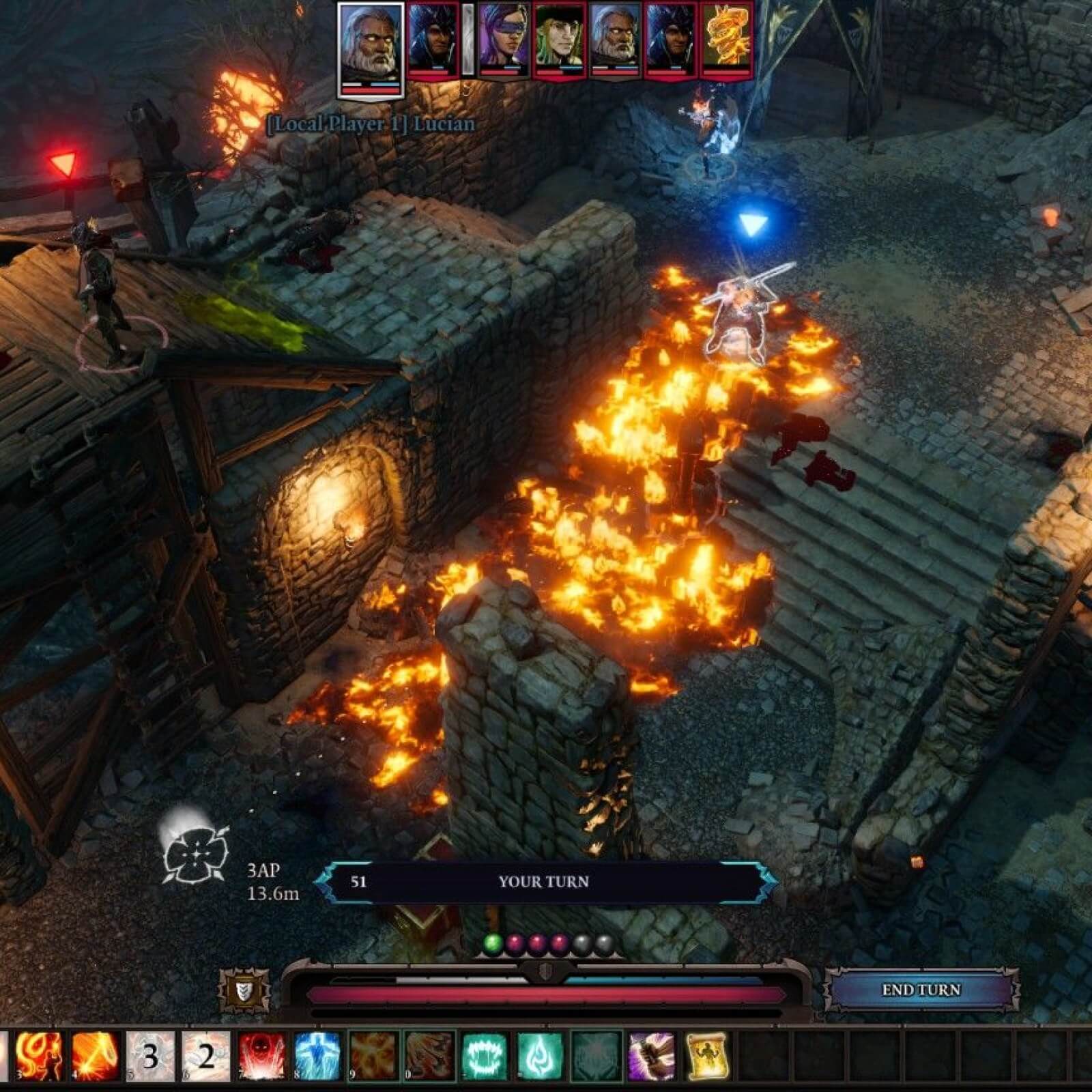End the current turn
The width and height of the screenshot is (1092, 1092).
point(921,990)
